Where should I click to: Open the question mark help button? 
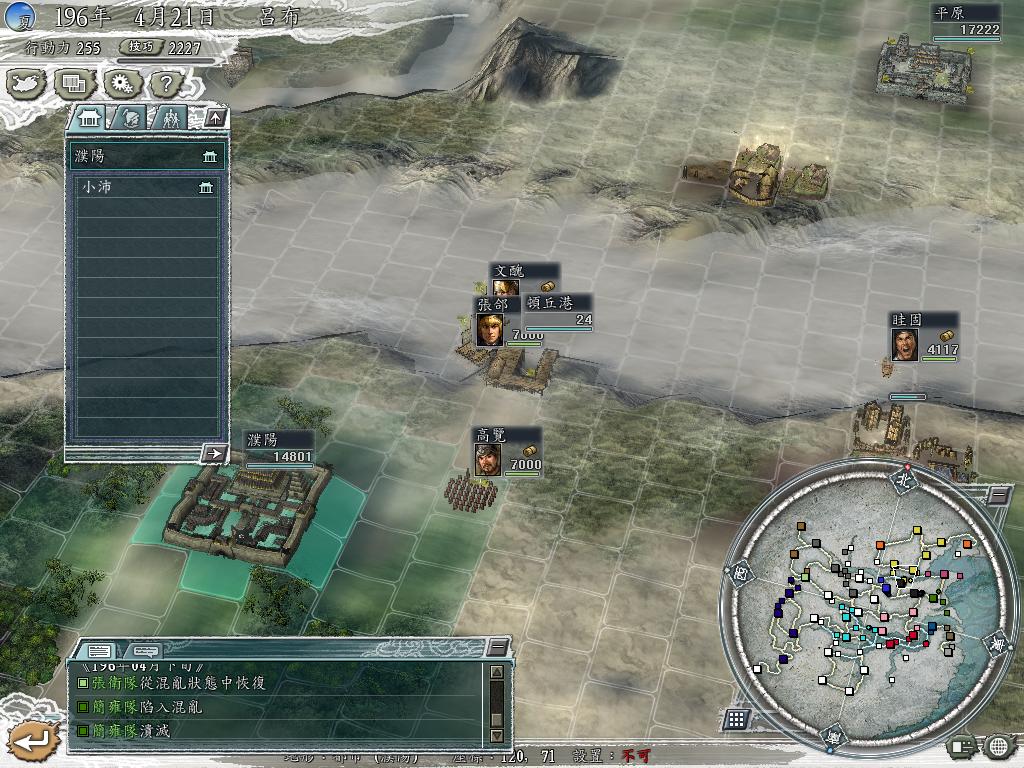click(x=166, y=84)
